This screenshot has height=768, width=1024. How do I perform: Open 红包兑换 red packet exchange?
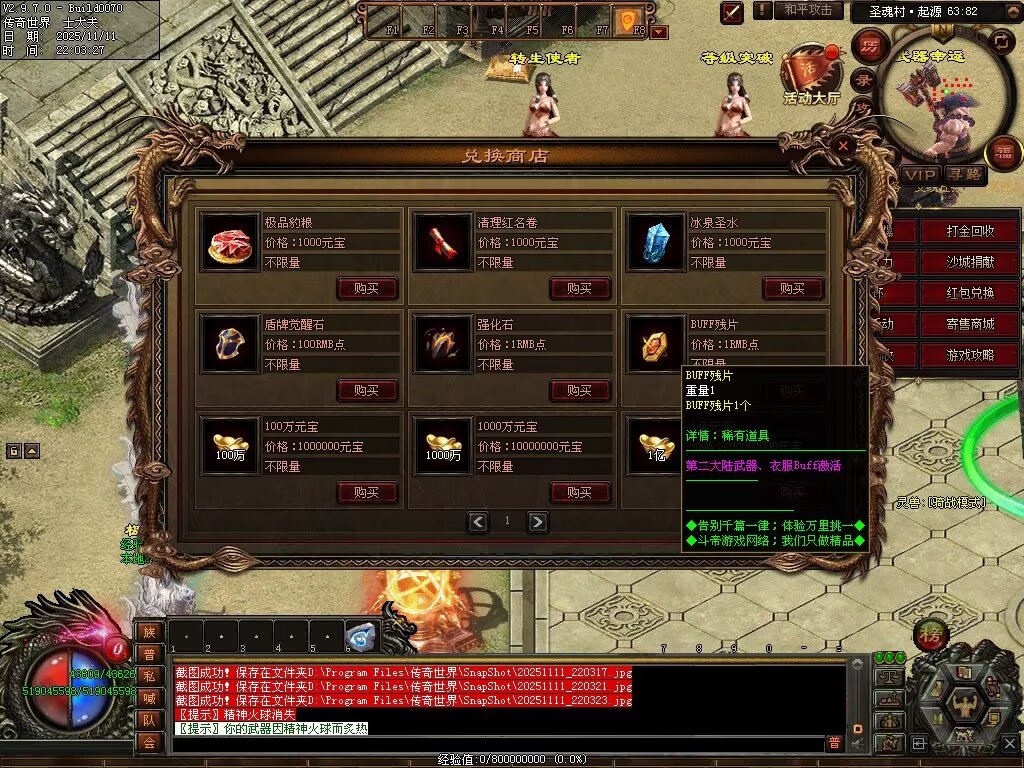970,293
